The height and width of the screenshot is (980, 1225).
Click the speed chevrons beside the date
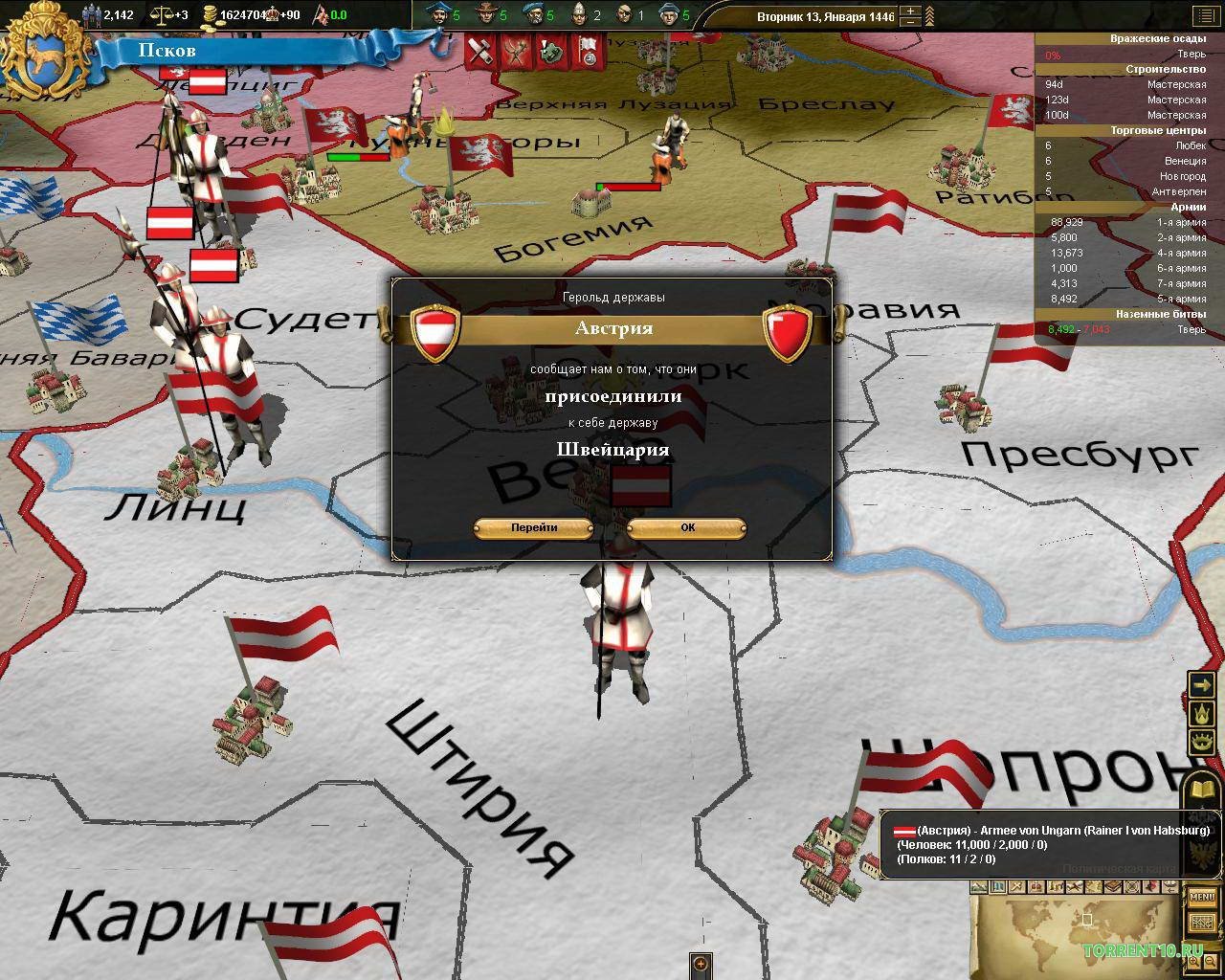(929, 15)
